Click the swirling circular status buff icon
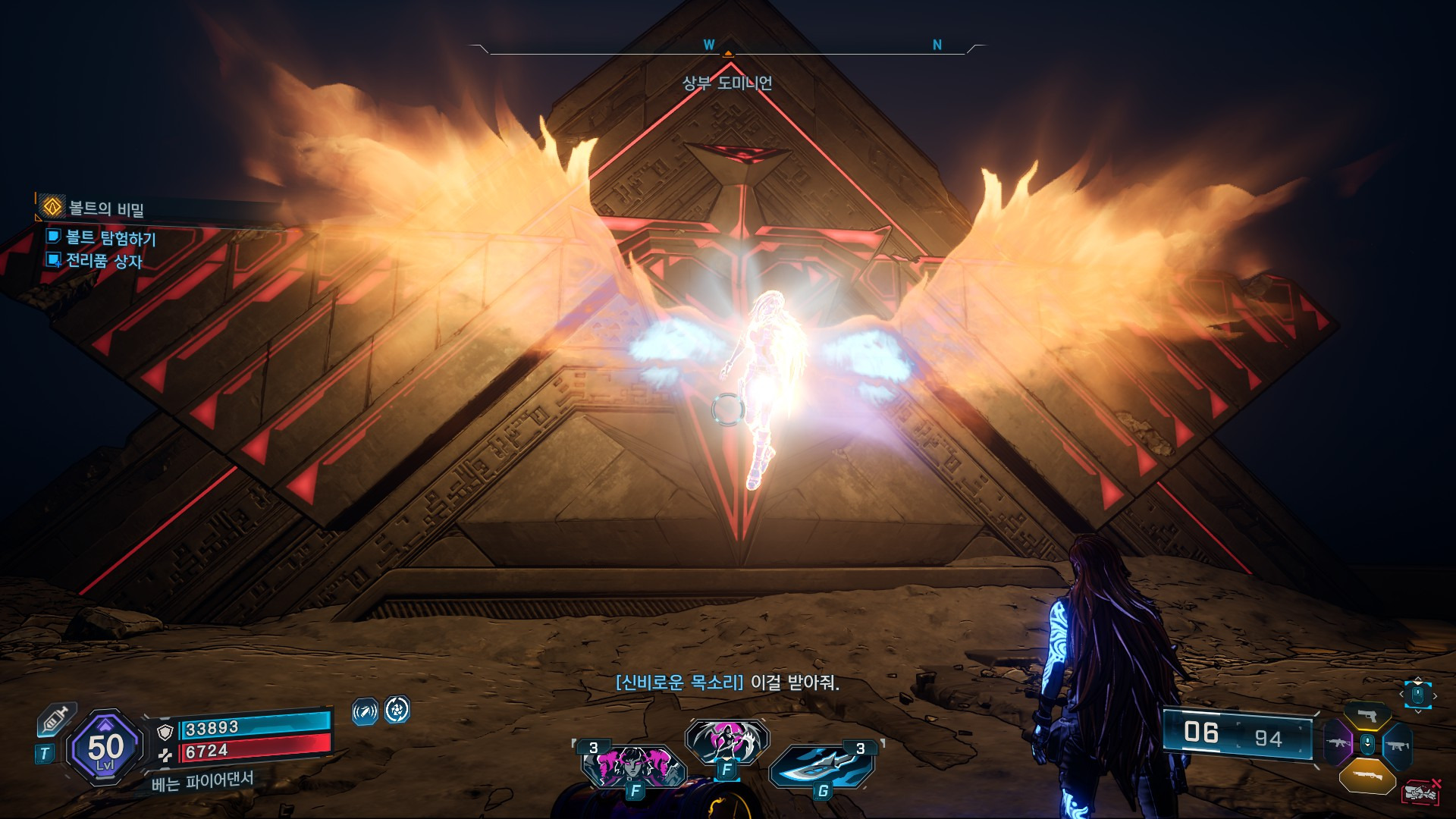The width and height of the screenshot is (1456, 819). (397, 710)
